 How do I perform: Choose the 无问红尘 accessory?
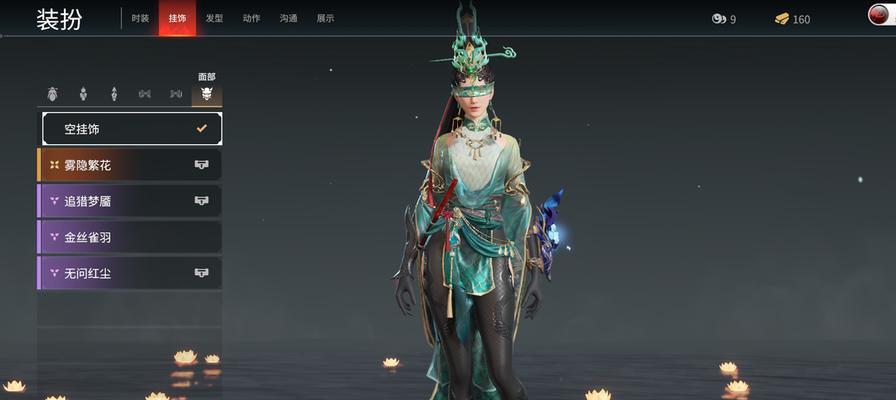pos(130,273)
